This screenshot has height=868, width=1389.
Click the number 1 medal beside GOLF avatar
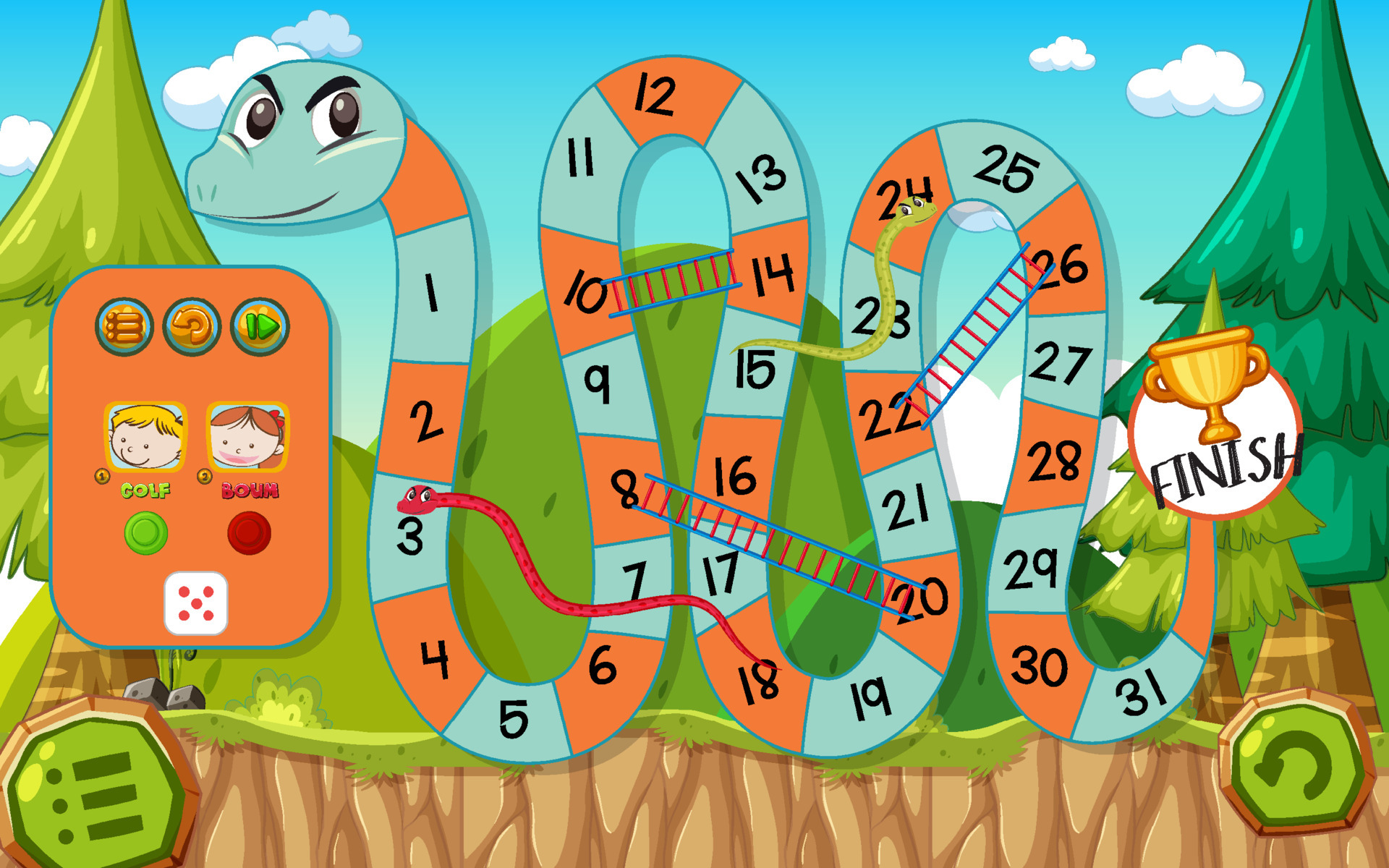coord(101,476)
